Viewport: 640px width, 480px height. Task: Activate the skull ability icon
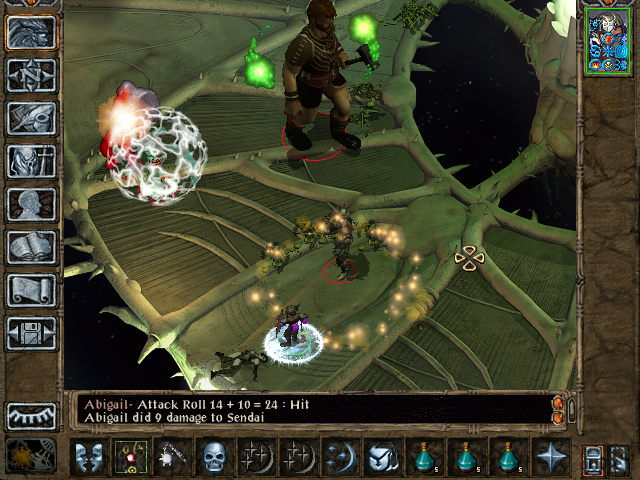[x=216, y=457]
